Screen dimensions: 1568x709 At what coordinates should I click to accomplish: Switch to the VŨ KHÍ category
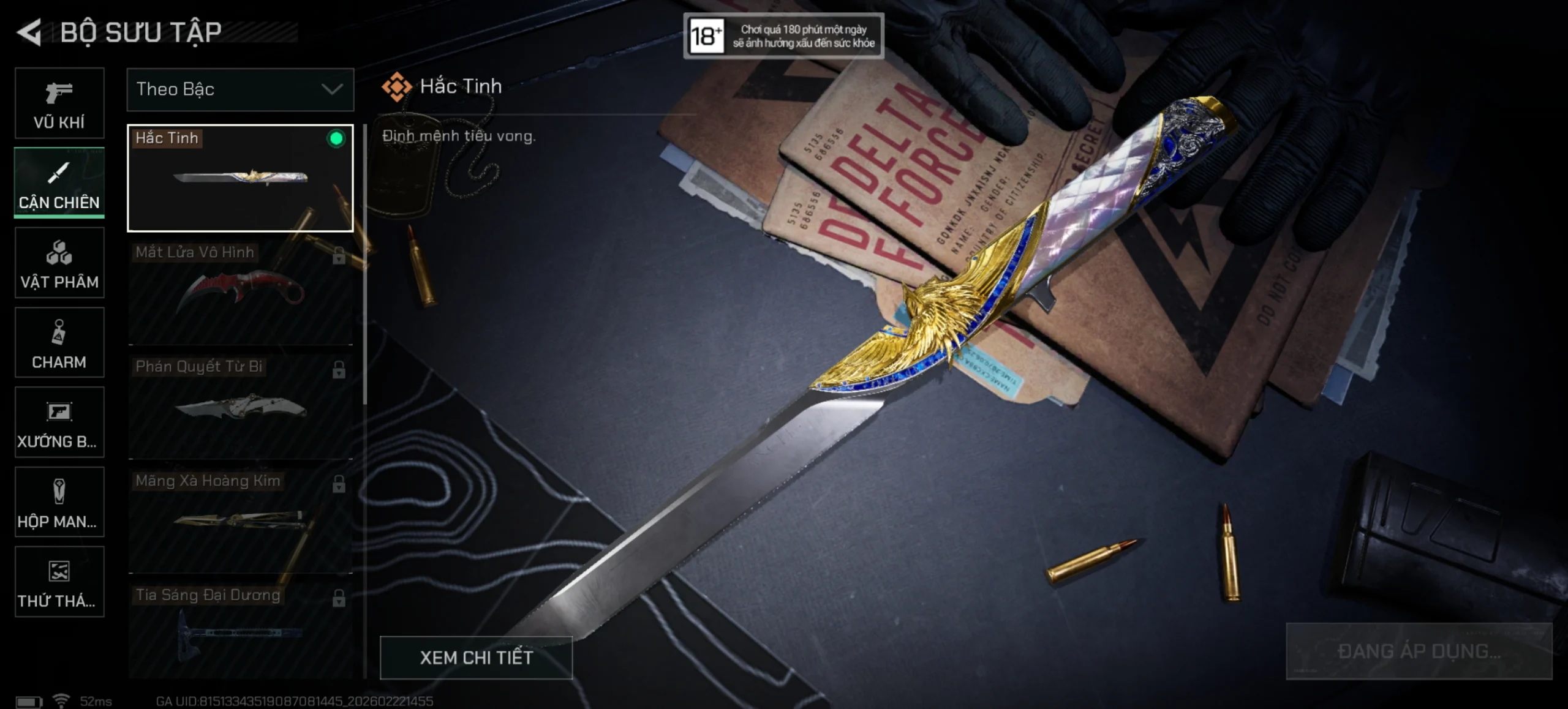tap(59, 103)
